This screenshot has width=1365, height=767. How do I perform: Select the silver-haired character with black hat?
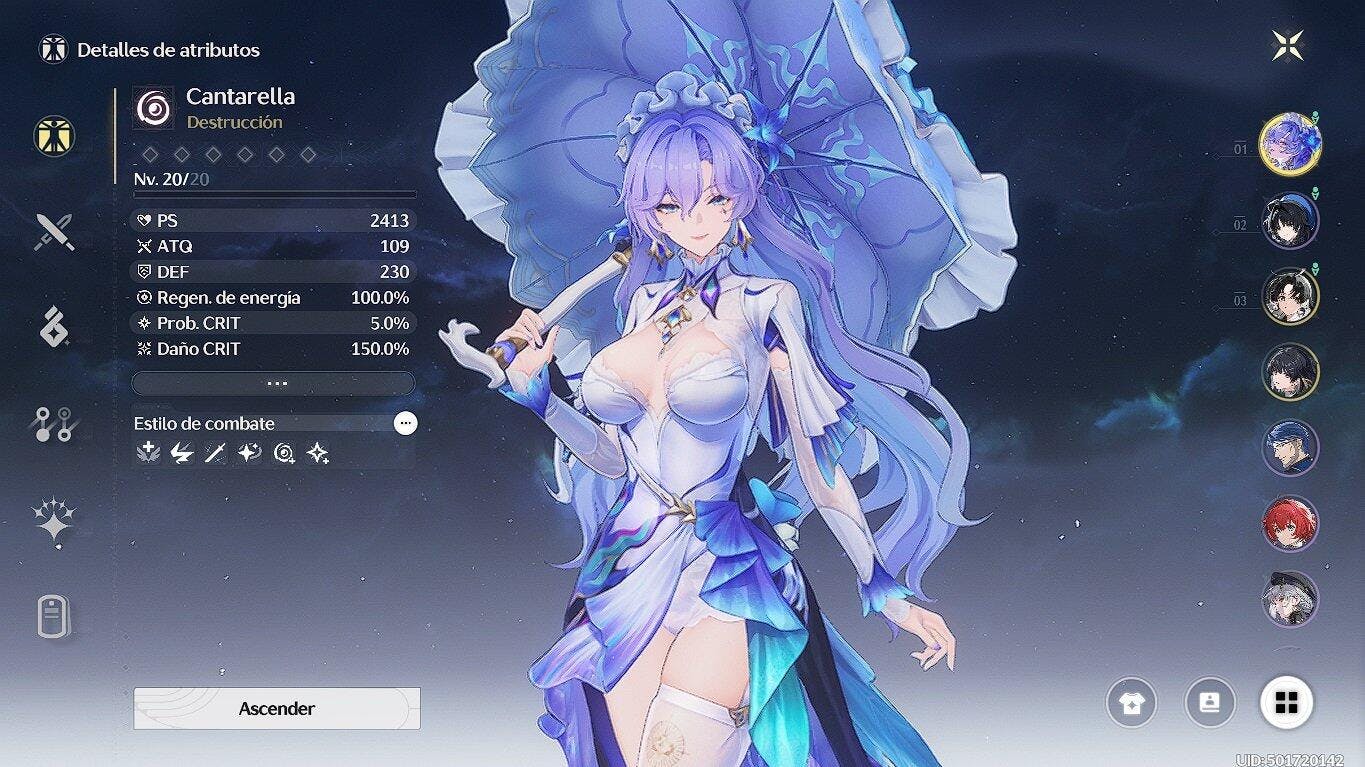pyautogui.click(x=1290, y=599)
